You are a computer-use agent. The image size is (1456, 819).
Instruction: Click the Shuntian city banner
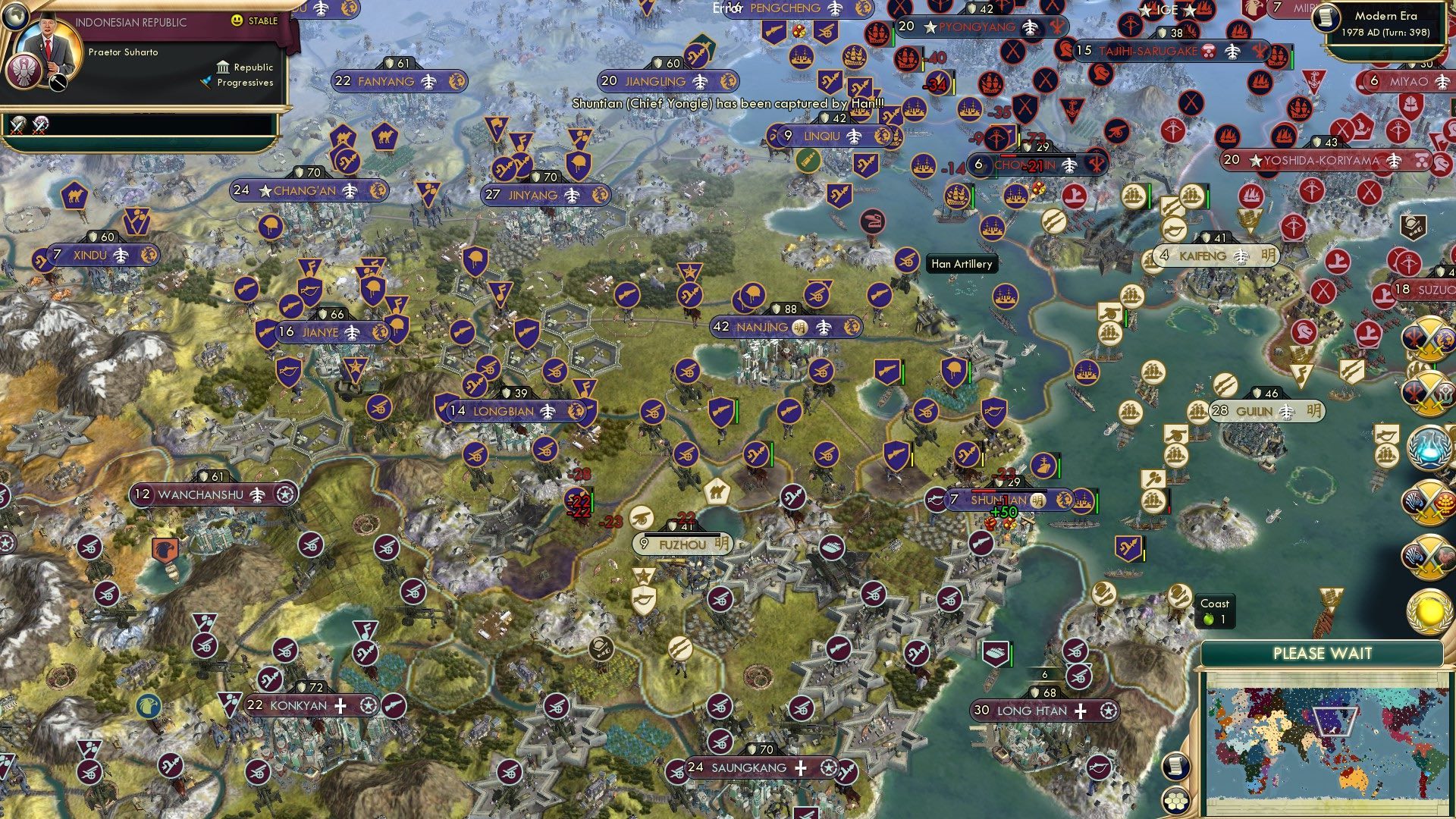(x=999, y=500)
